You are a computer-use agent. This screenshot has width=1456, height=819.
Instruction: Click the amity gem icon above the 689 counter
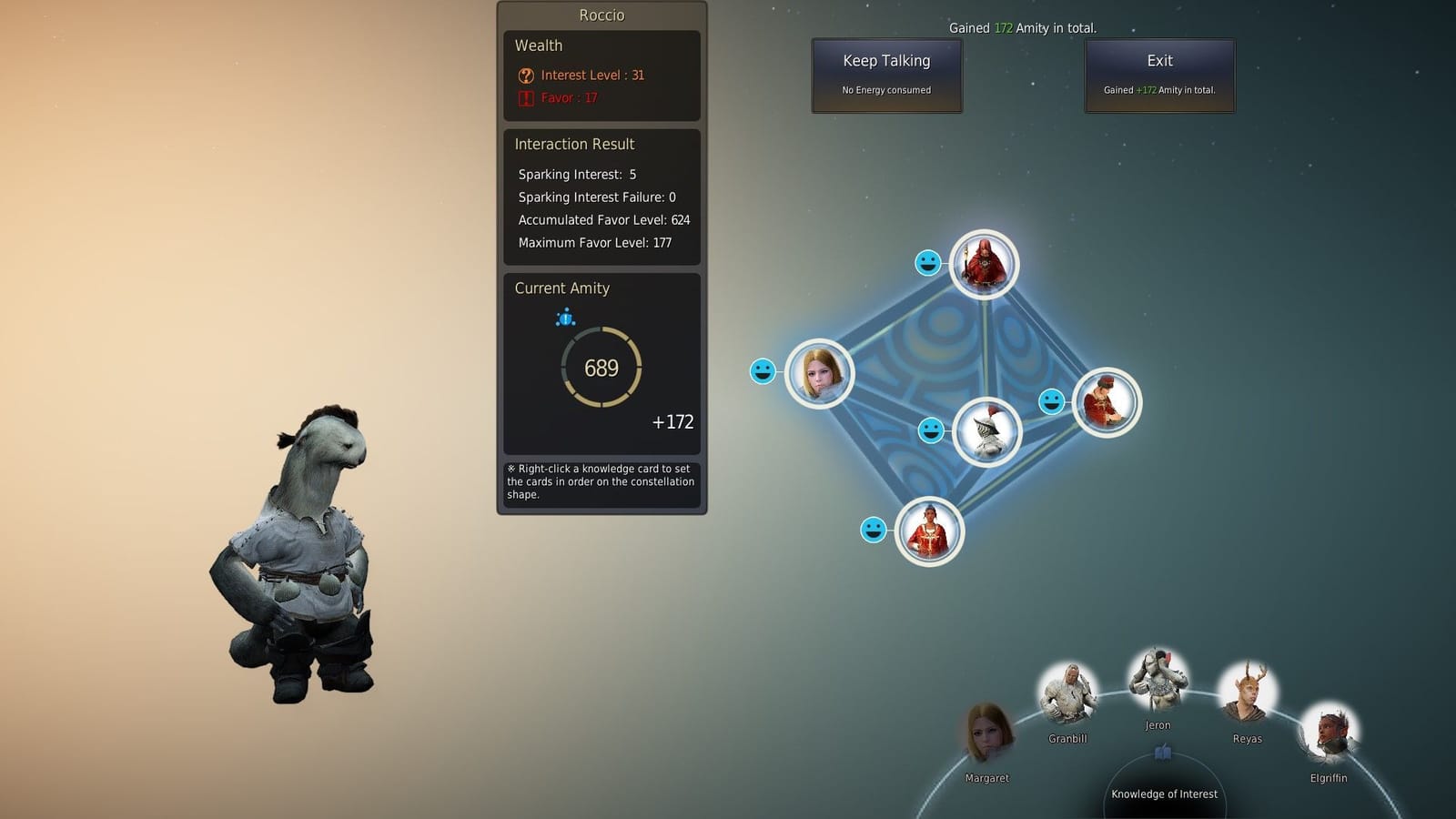566,318
